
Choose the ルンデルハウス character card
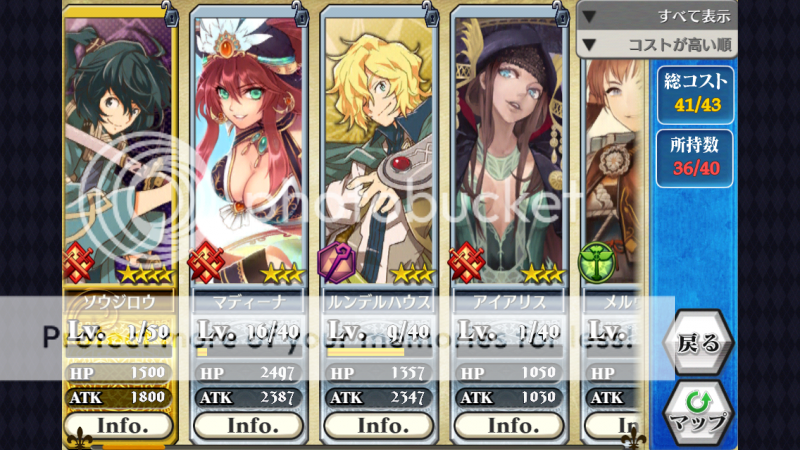pos(381,150)
